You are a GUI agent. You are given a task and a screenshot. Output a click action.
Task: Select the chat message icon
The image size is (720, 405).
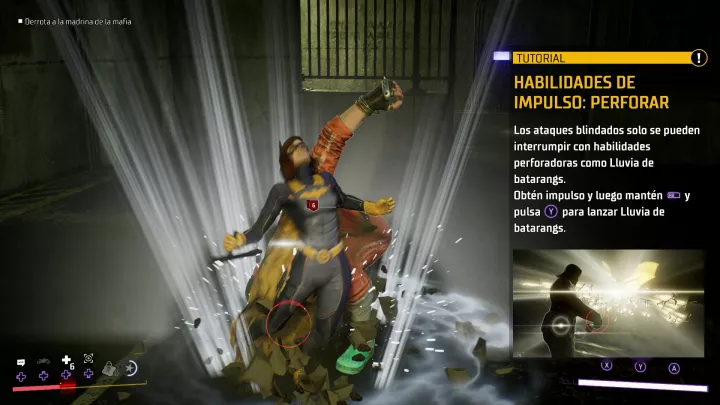pyautogui.click(x=20, y=361)
